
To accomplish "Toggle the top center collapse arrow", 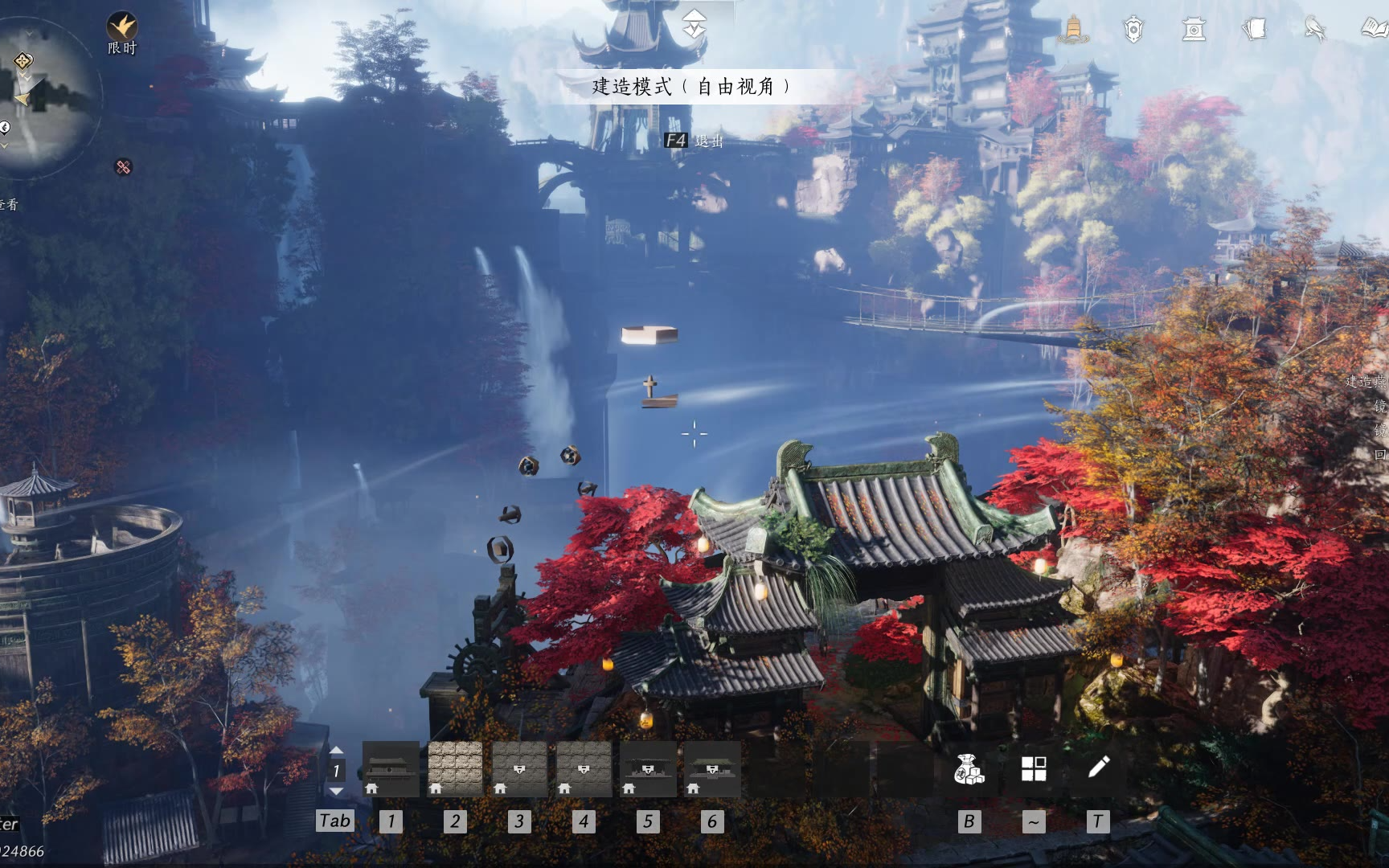I will pos(694,24).
